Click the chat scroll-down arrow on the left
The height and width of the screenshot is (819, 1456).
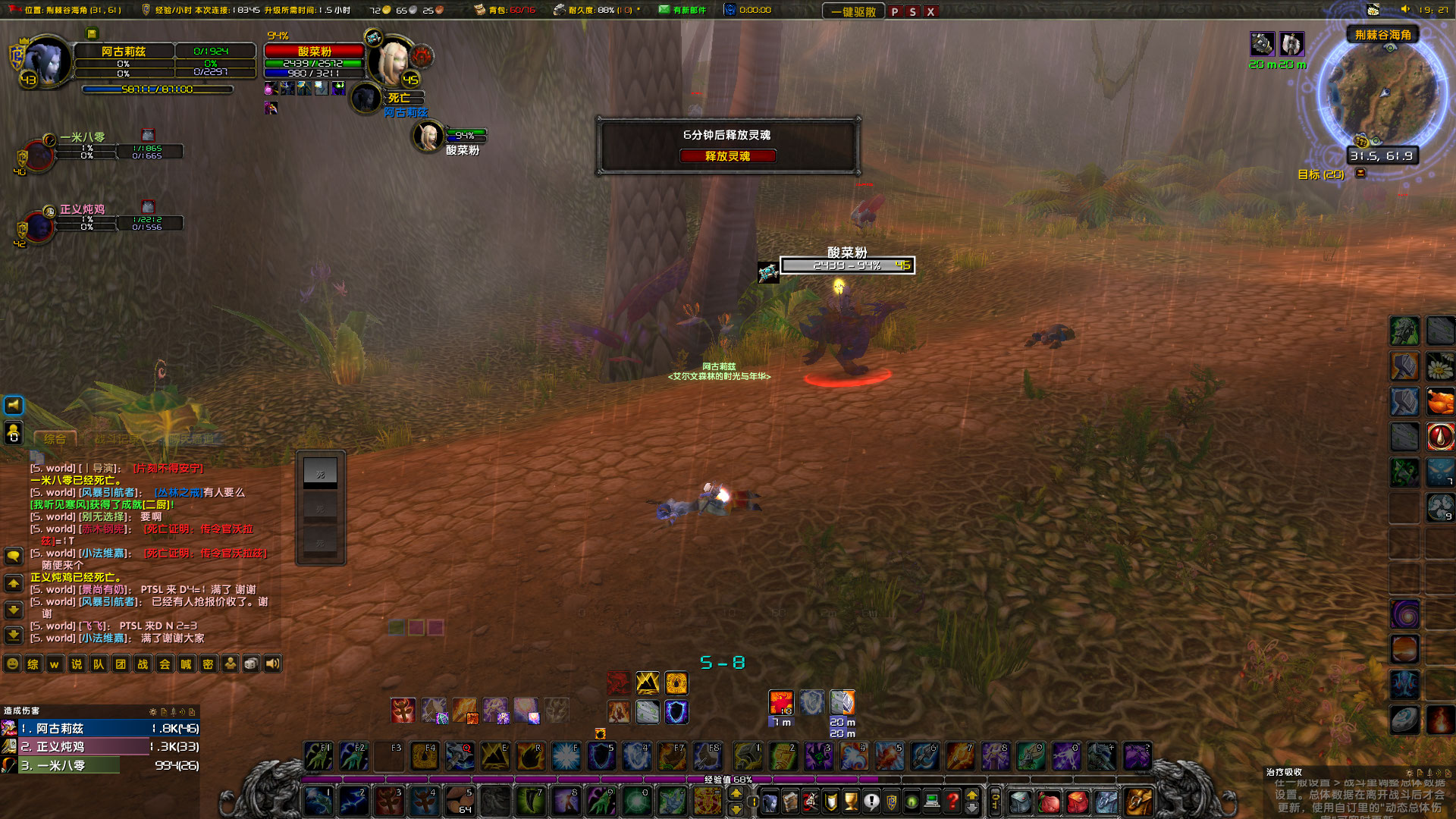(x=12, y=610)
